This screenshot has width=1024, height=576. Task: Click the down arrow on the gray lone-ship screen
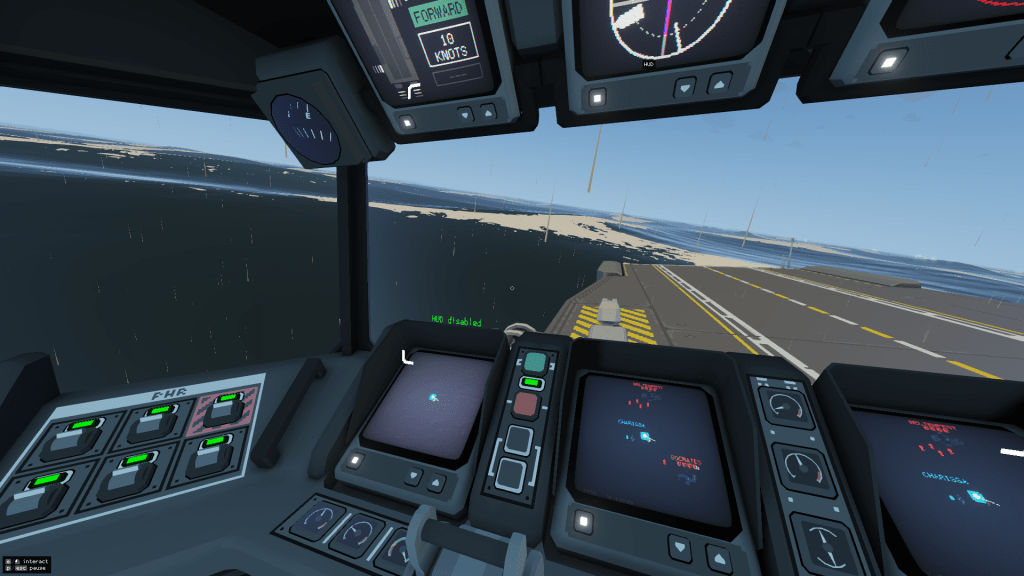(x=410, y=475)
